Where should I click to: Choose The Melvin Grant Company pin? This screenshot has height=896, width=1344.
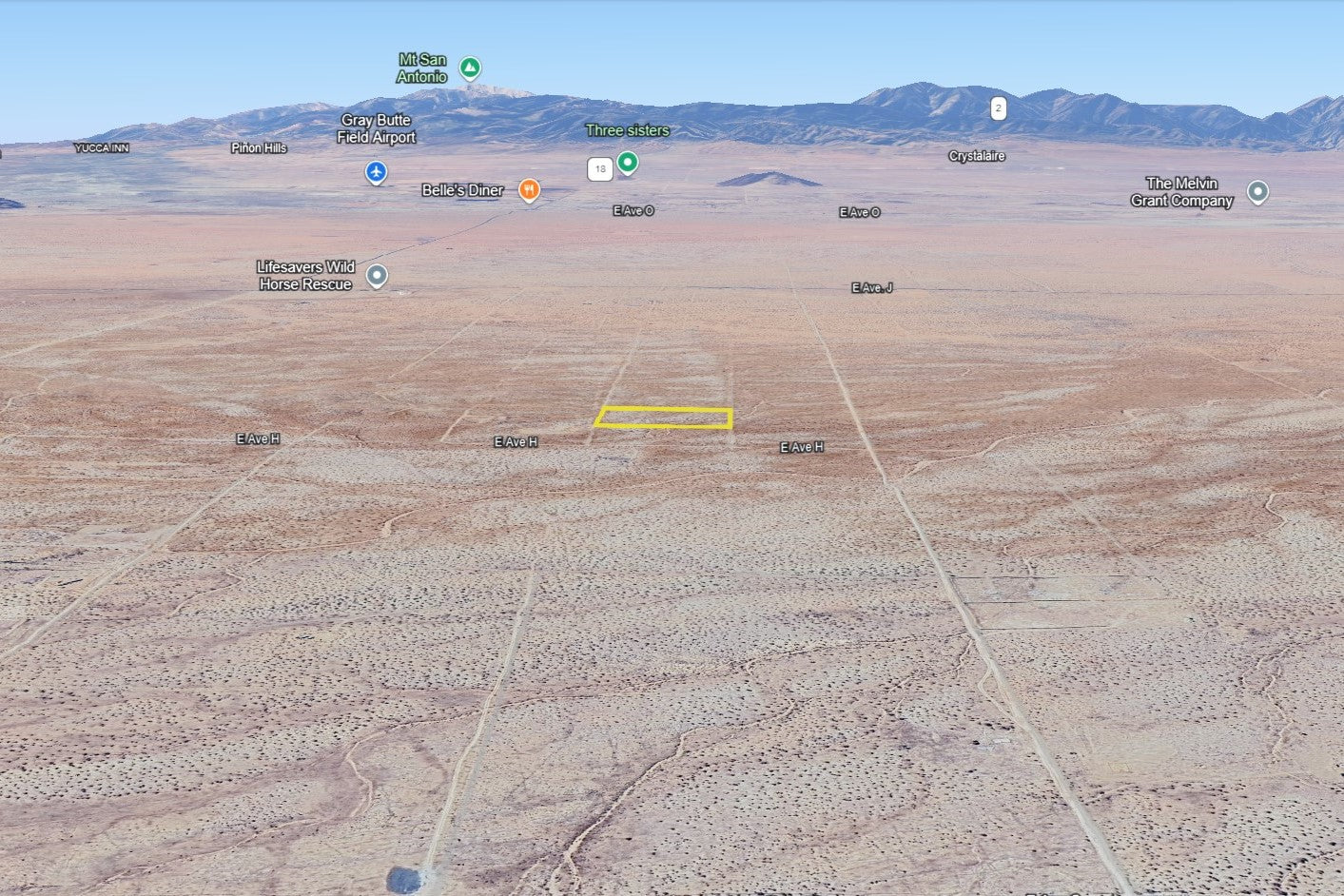(x=1257, y=192)
